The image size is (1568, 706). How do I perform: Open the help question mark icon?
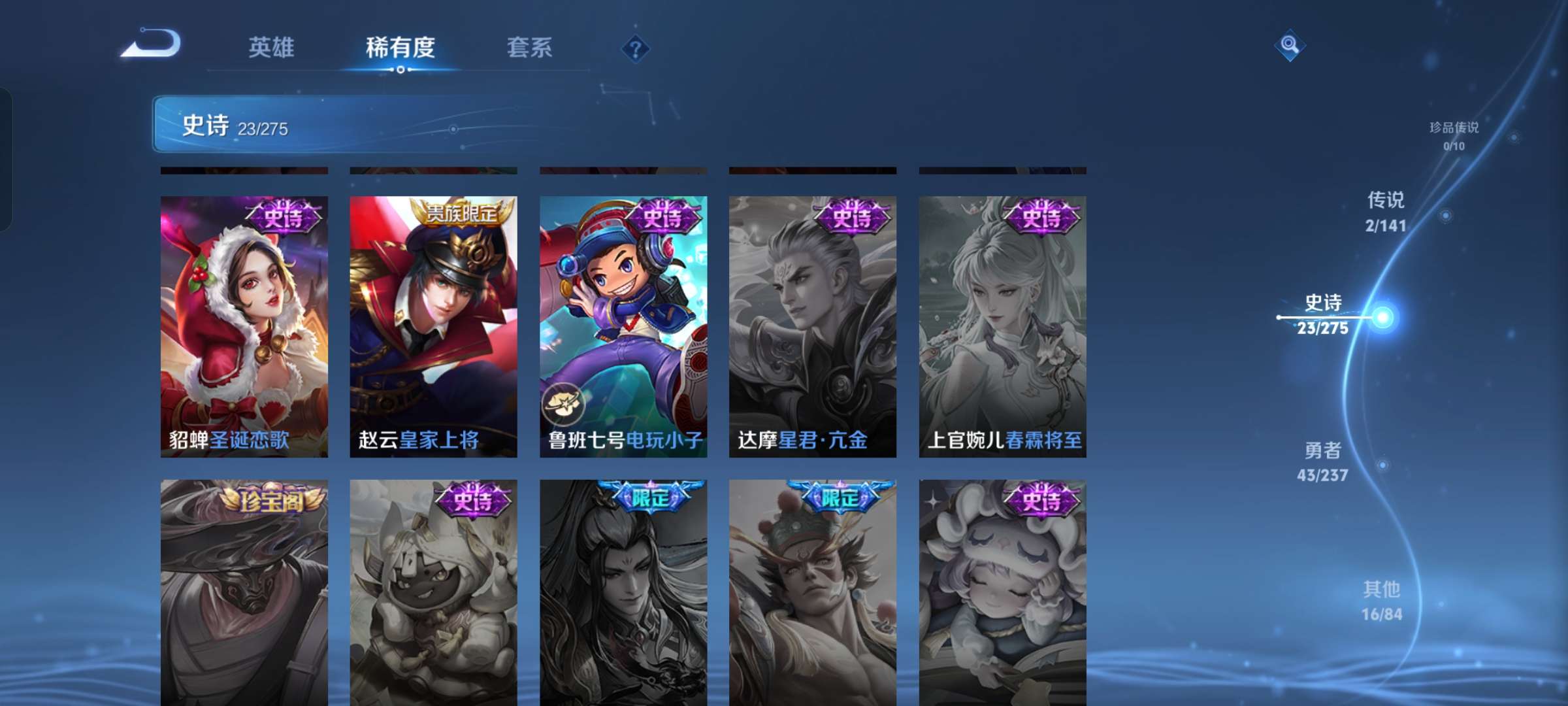click(x=634, y=49)
